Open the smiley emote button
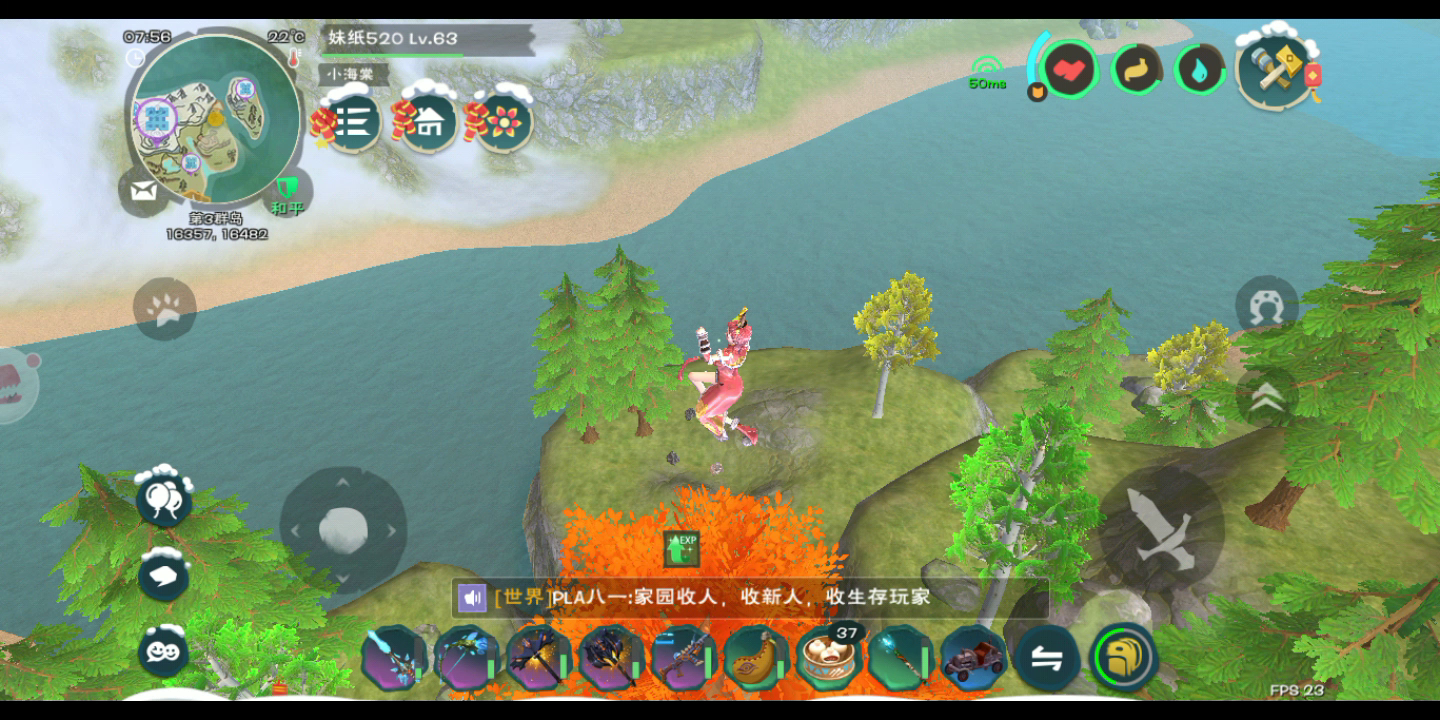The height and width of the screenshot is (720, 1440). [x=164, y=651]
